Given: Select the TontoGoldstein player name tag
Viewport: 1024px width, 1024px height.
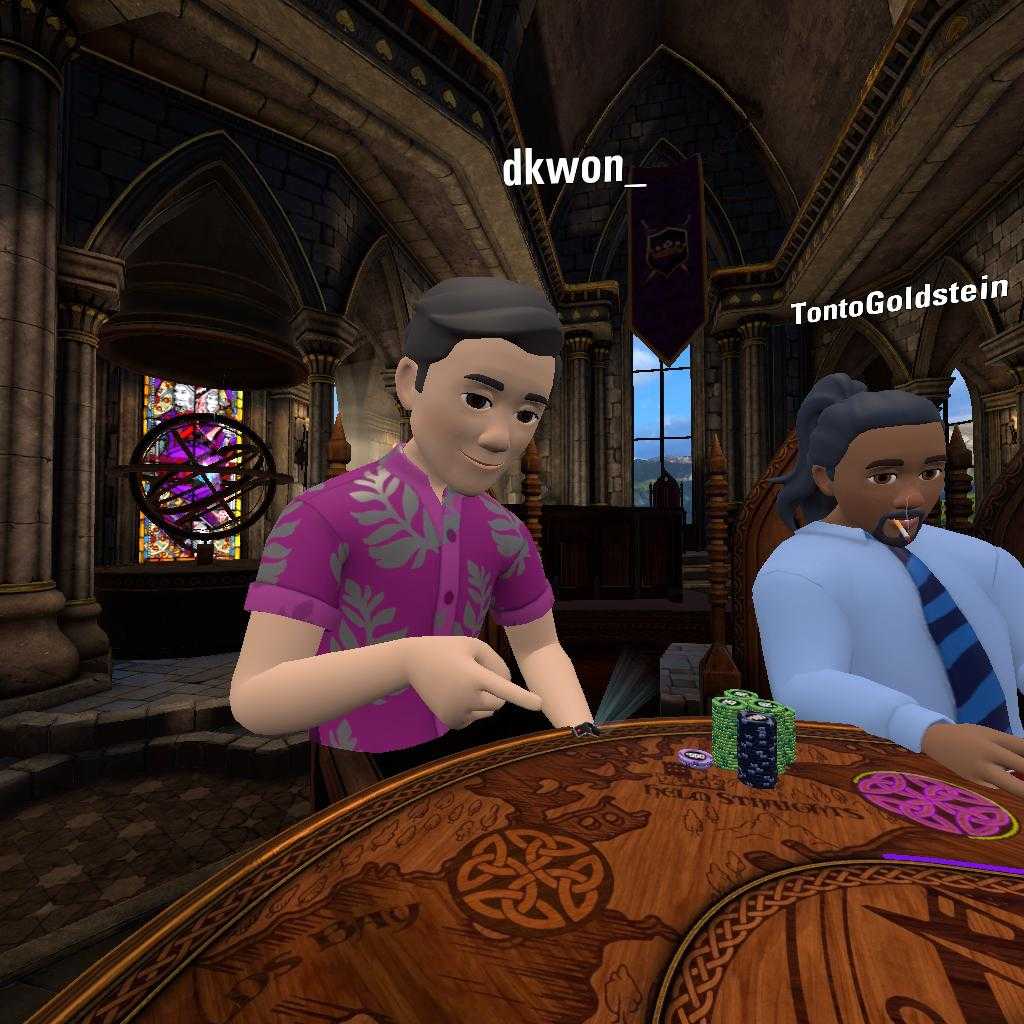Looking at the screenshot, I should (x=898, y=302).
